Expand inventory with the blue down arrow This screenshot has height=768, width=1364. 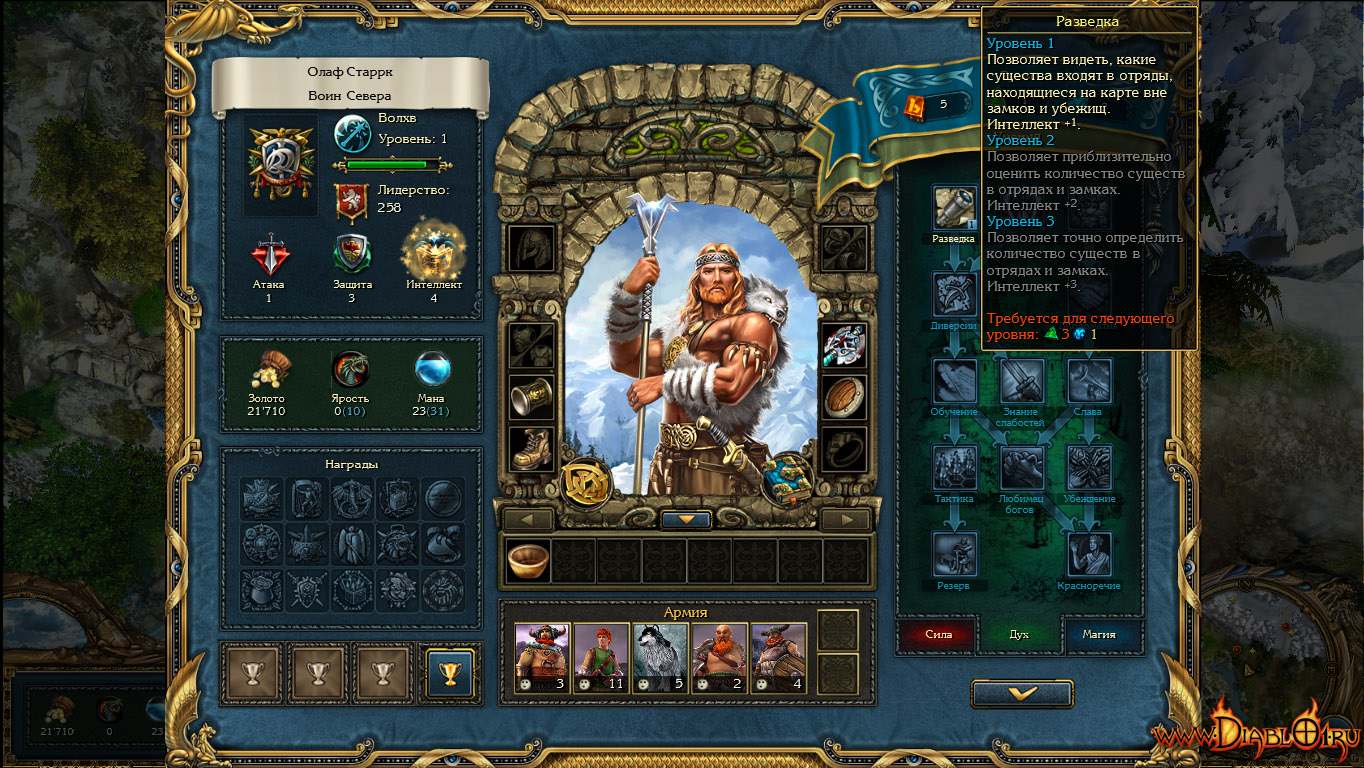[686, 520]
